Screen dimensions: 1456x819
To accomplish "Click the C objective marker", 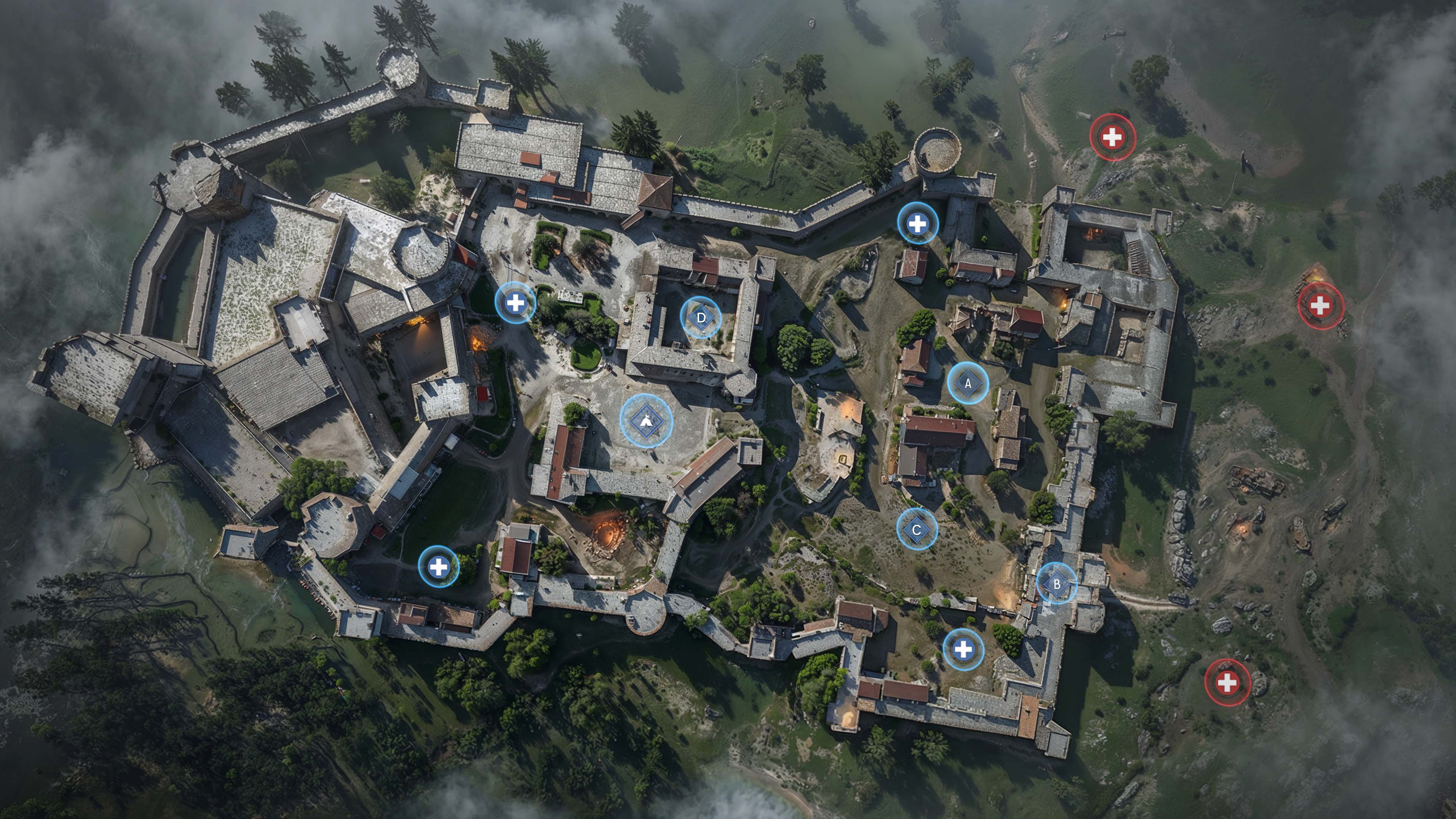I will click(x=917, y=530).
